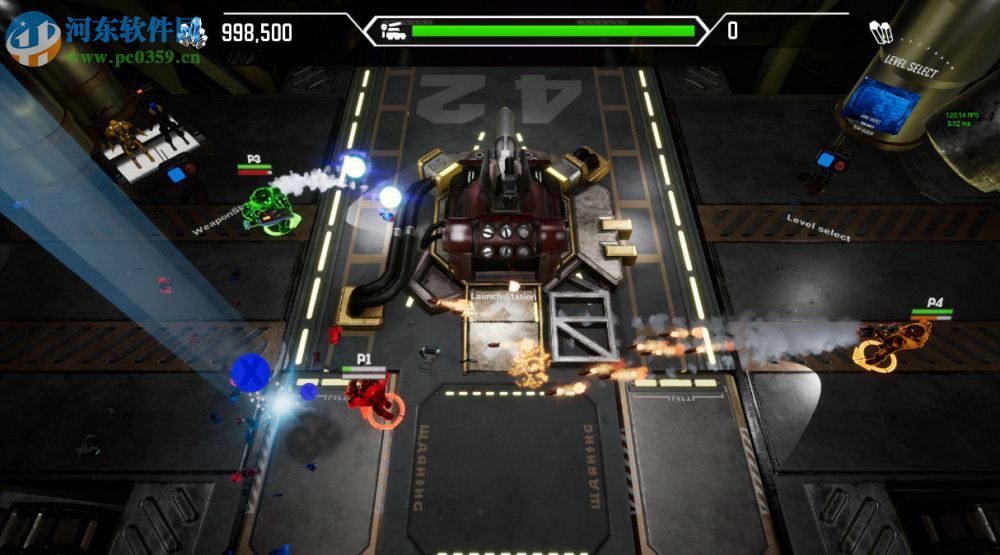Viewport: 1000px width, 555px height.
Task: Select the P1 player tag
Action: (x=364, y=358)
